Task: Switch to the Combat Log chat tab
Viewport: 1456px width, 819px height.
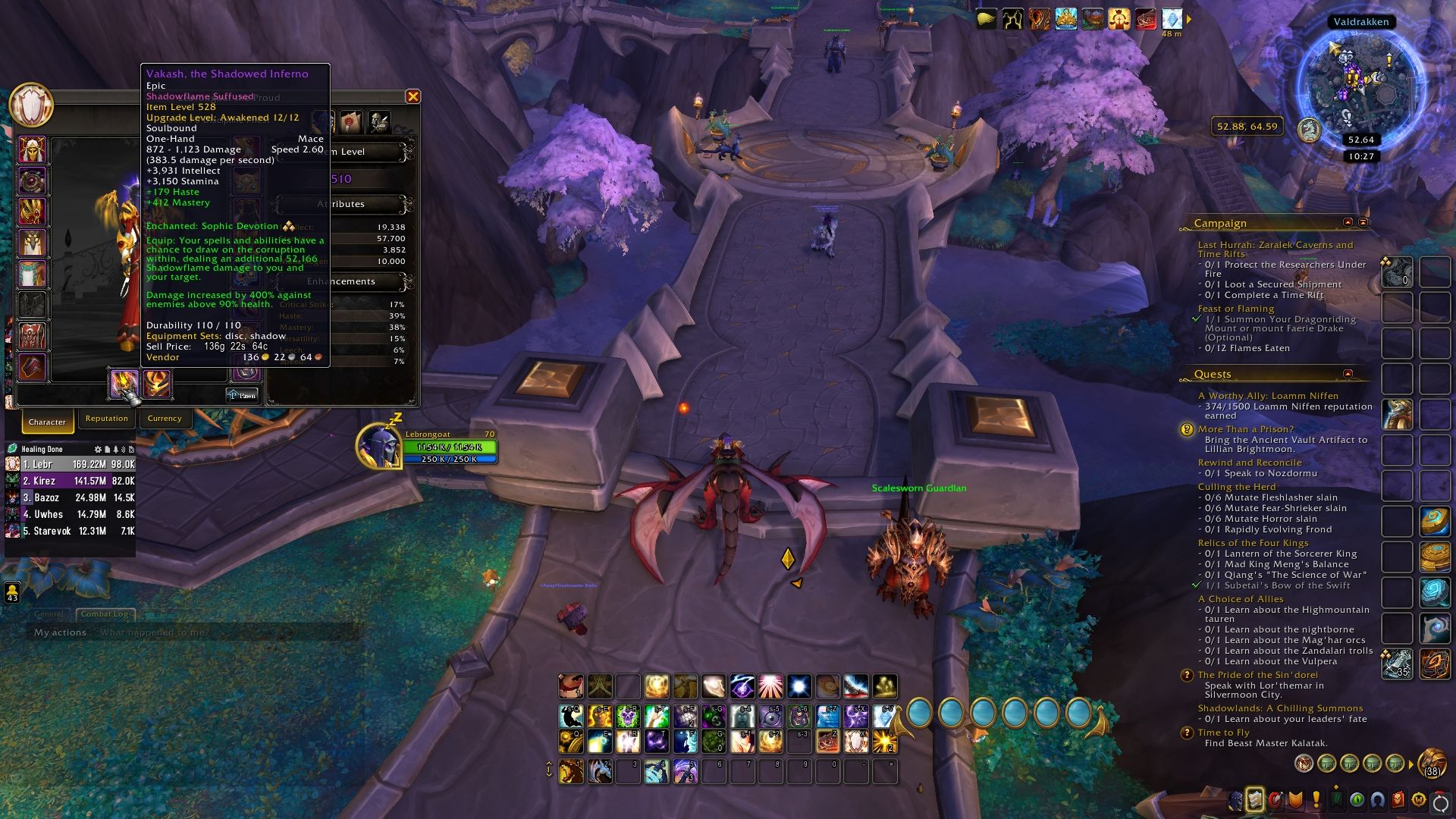Action: (105, 614)
